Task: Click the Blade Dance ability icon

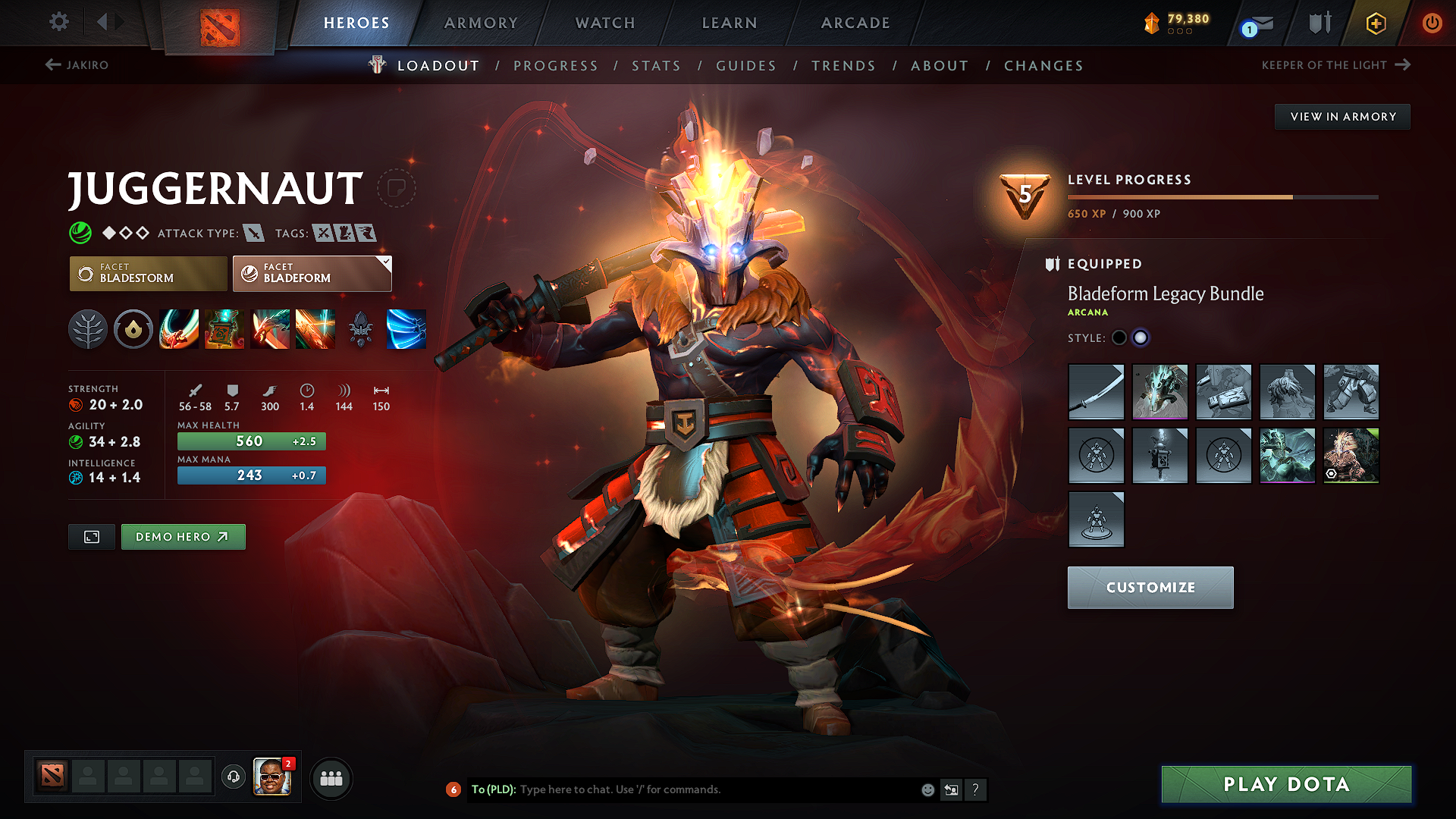Action: (270, 329)
